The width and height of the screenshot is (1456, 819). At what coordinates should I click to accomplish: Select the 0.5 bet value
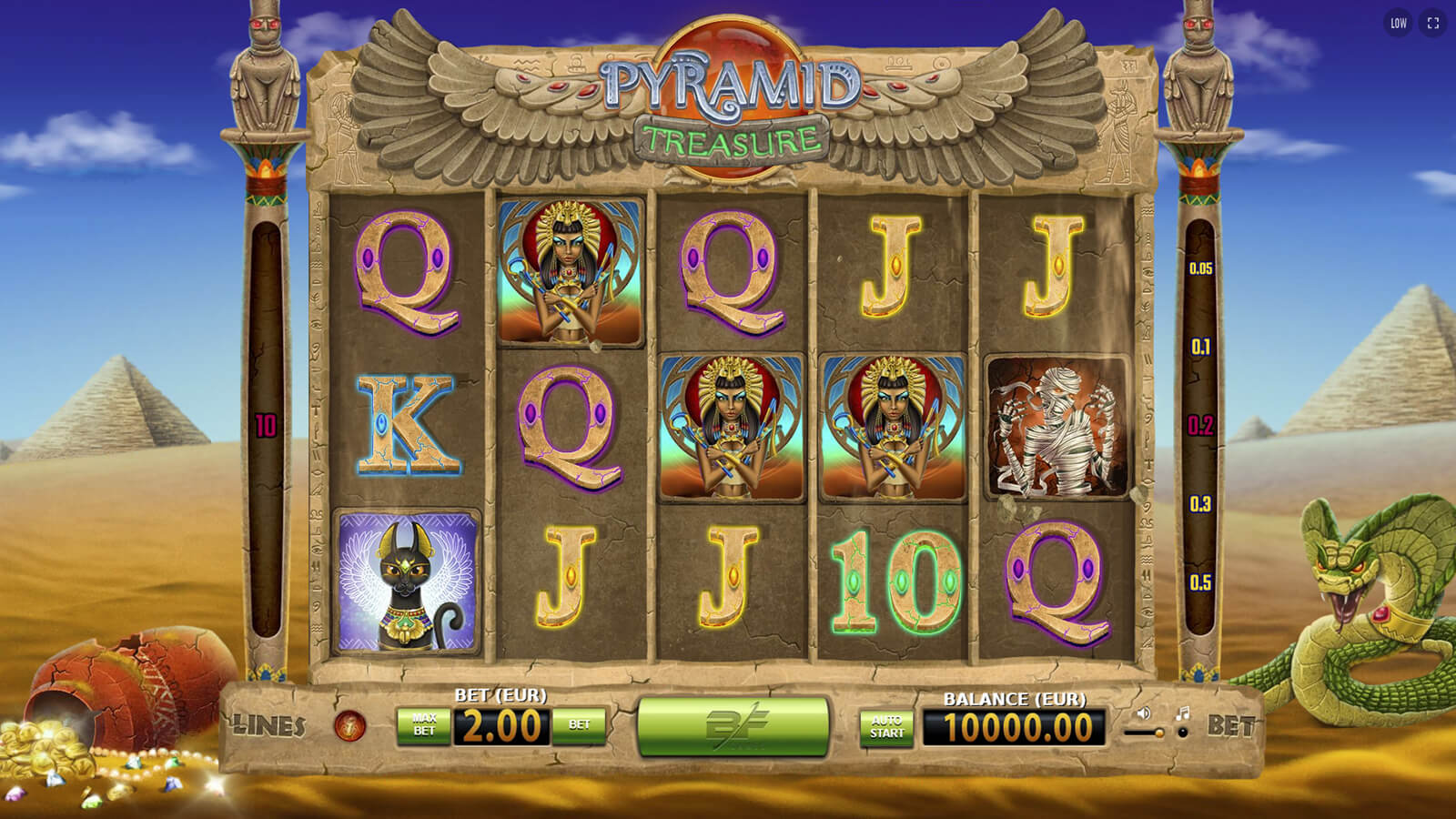click(1200, 582)
